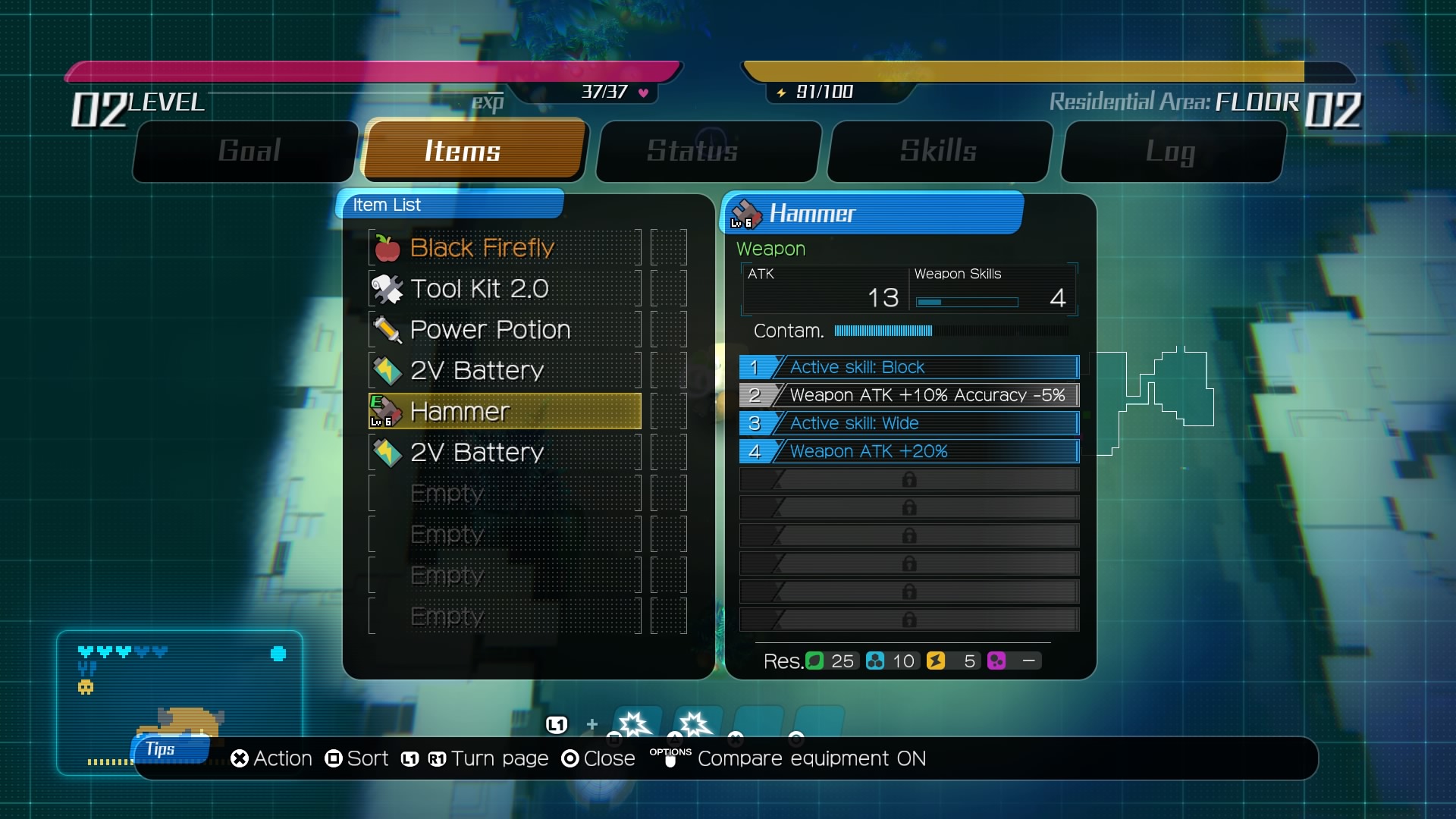Open the Log tab
Viewport: 1456px width, 819px height.
point(1172,151)
